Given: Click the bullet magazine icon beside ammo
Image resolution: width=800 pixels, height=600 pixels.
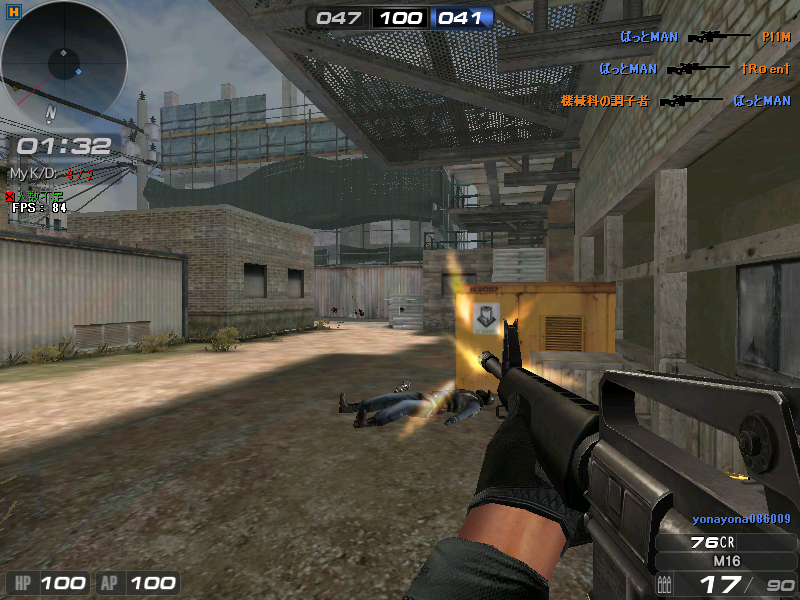Looking at the screenshot, I should pos(666,583).
